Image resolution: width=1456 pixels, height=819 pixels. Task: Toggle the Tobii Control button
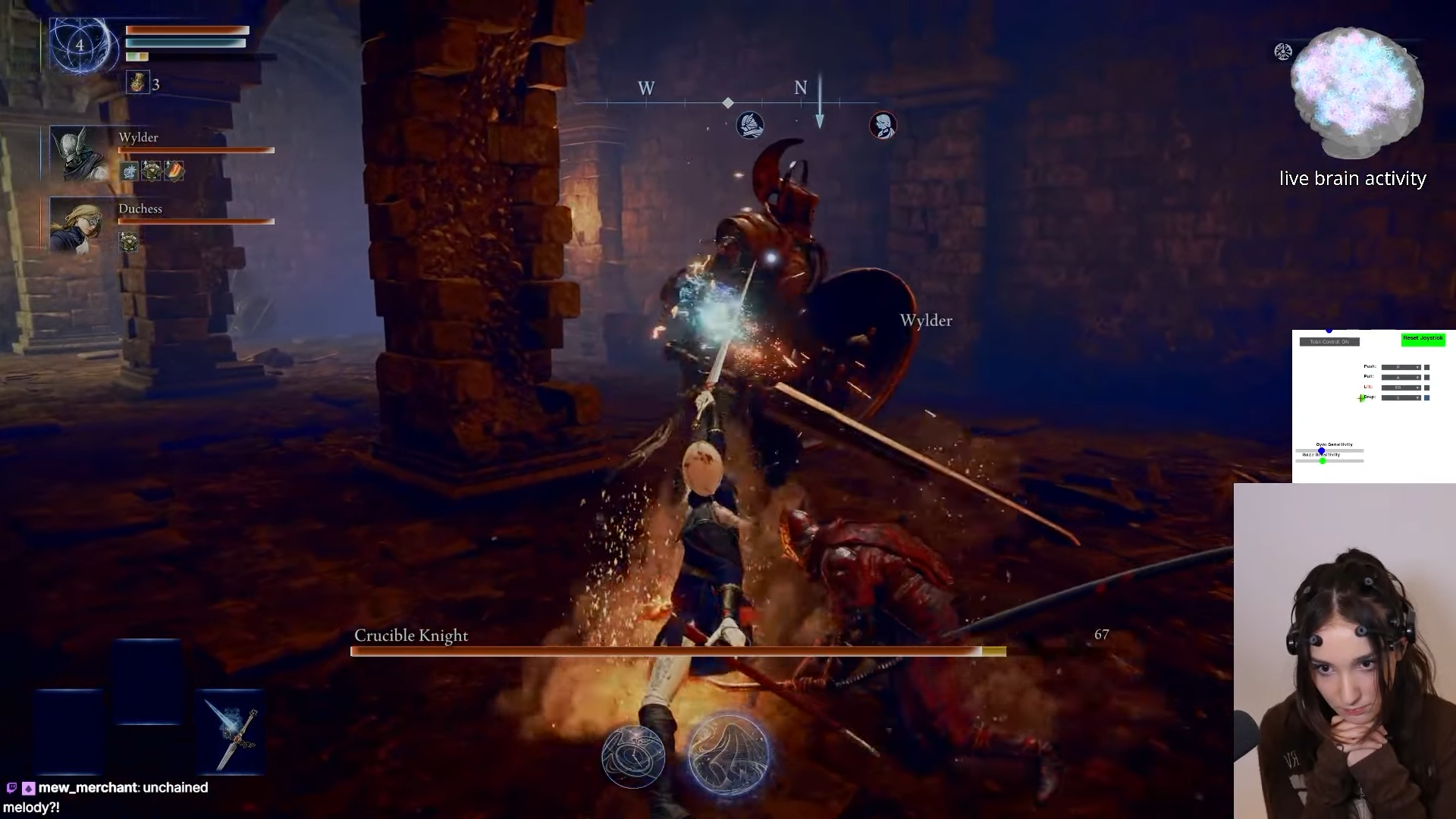pos(1329,342)
